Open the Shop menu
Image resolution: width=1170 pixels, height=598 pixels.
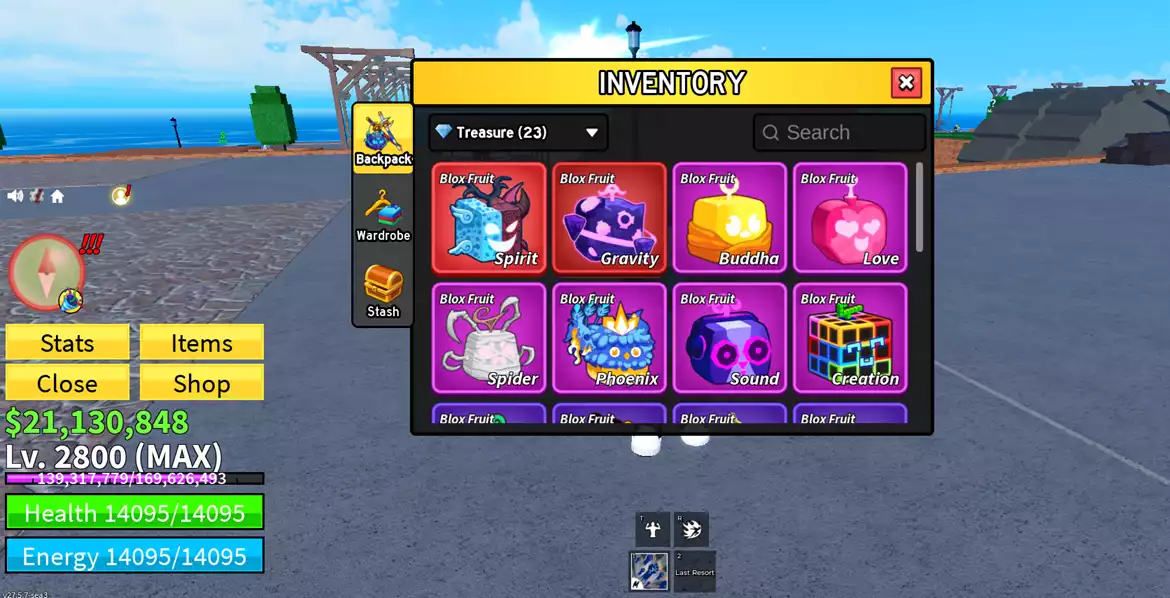tap(201, 383)
